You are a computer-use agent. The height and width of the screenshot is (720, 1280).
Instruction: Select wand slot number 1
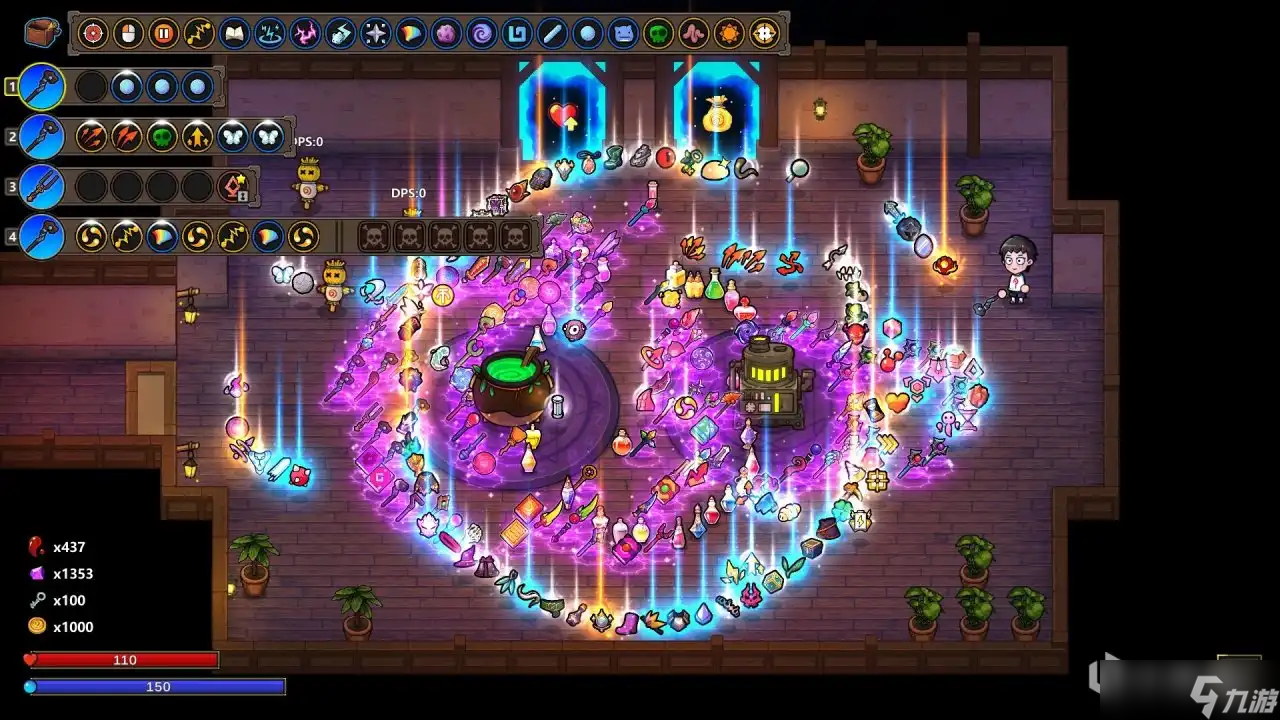tap(42, 87)
